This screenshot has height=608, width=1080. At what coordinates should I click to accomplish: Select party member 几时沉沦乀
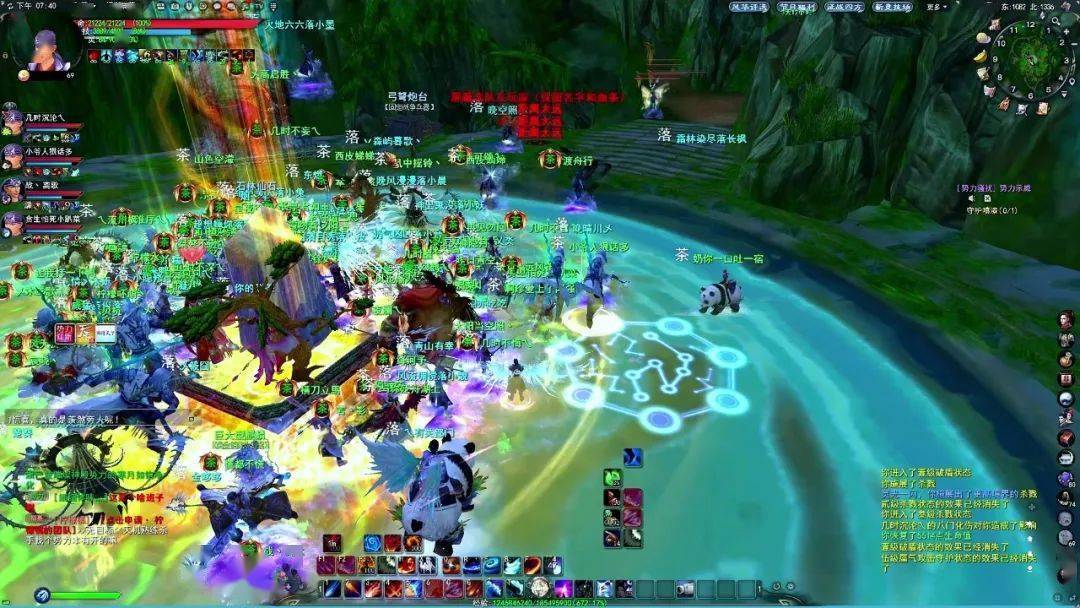click(x=12, y=120)
